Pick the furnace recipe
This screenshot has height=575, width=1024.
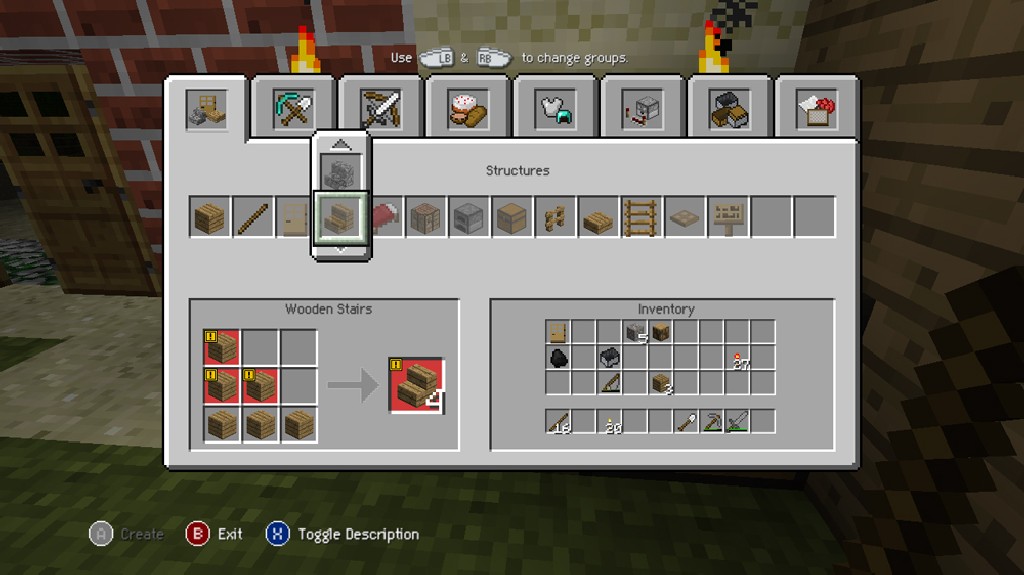pos(469,217)
